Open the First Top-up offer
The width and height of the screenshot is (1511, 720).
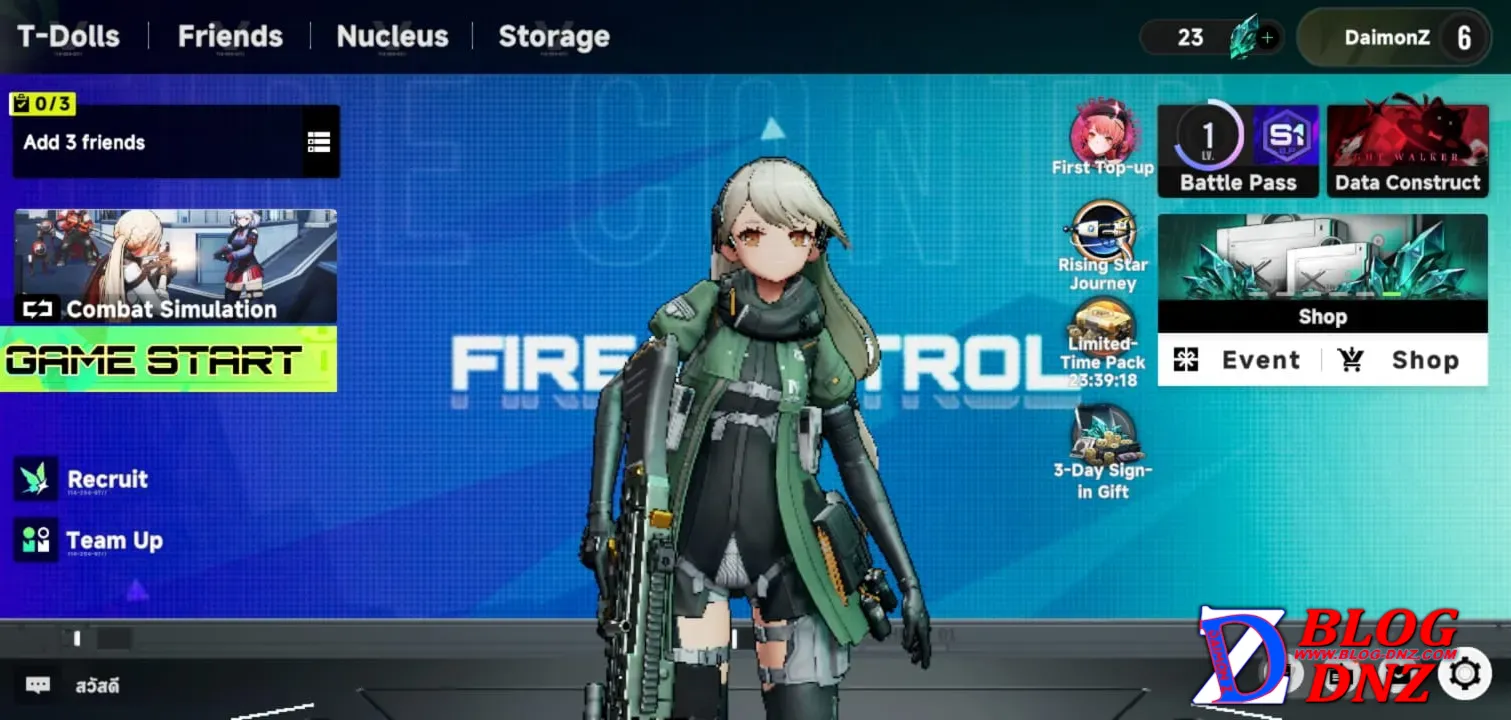pos(1103,140)
